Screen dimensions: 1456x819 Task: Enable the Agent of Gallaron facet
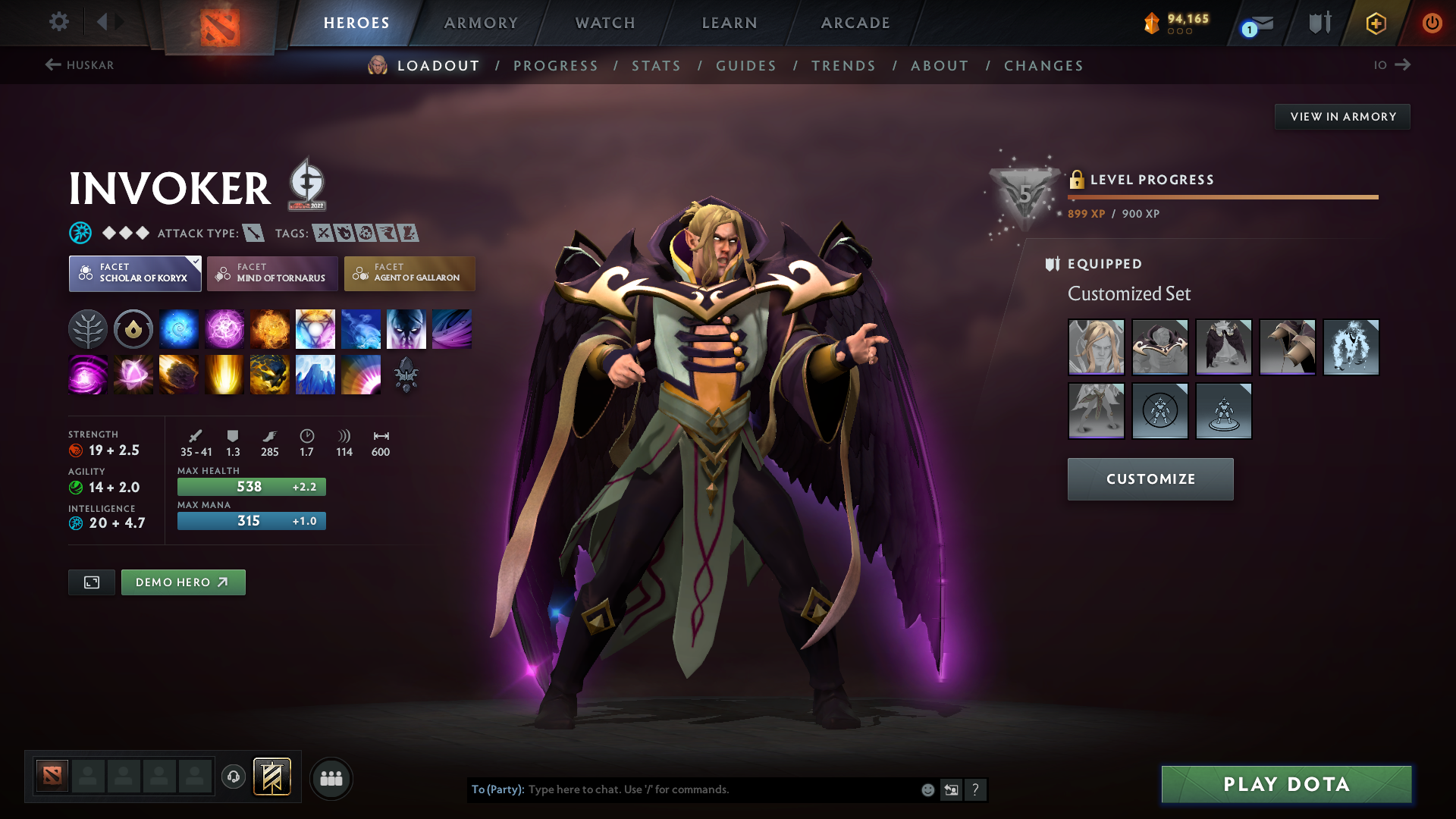pyautogui.click(x=409, y=273)
